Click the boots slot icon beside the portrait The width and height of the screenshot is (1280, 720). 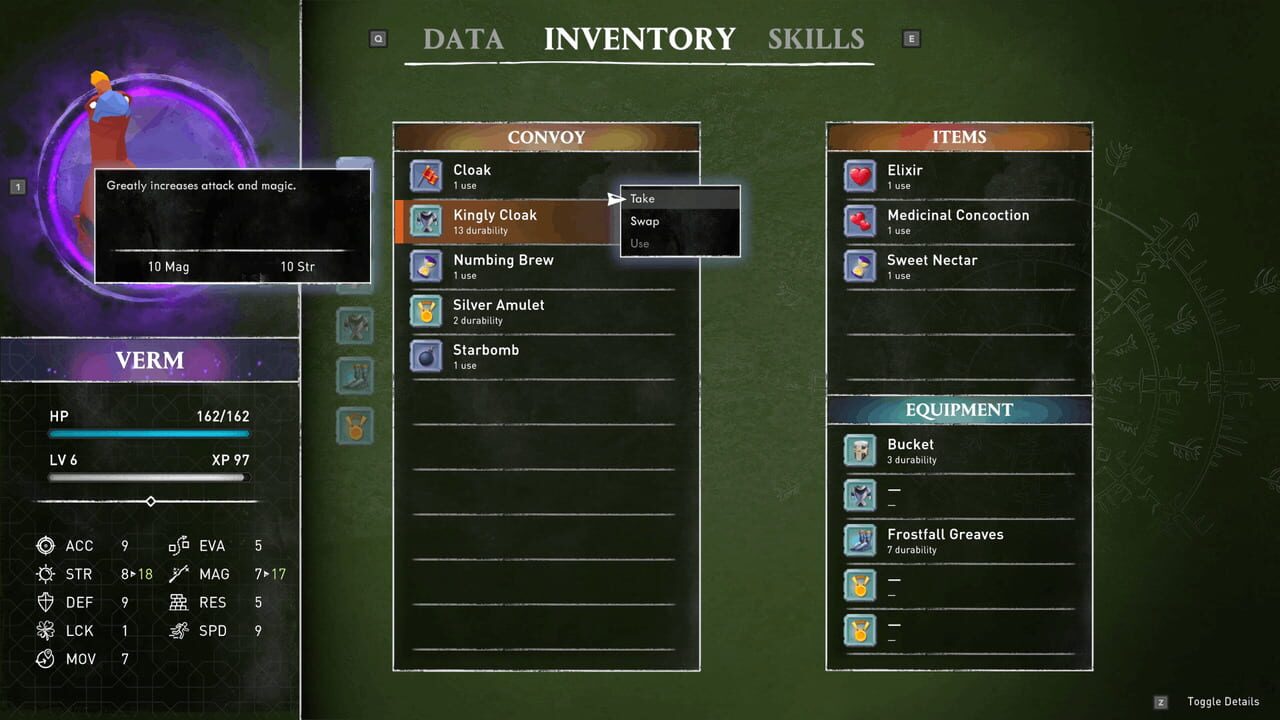coord(355,376)
